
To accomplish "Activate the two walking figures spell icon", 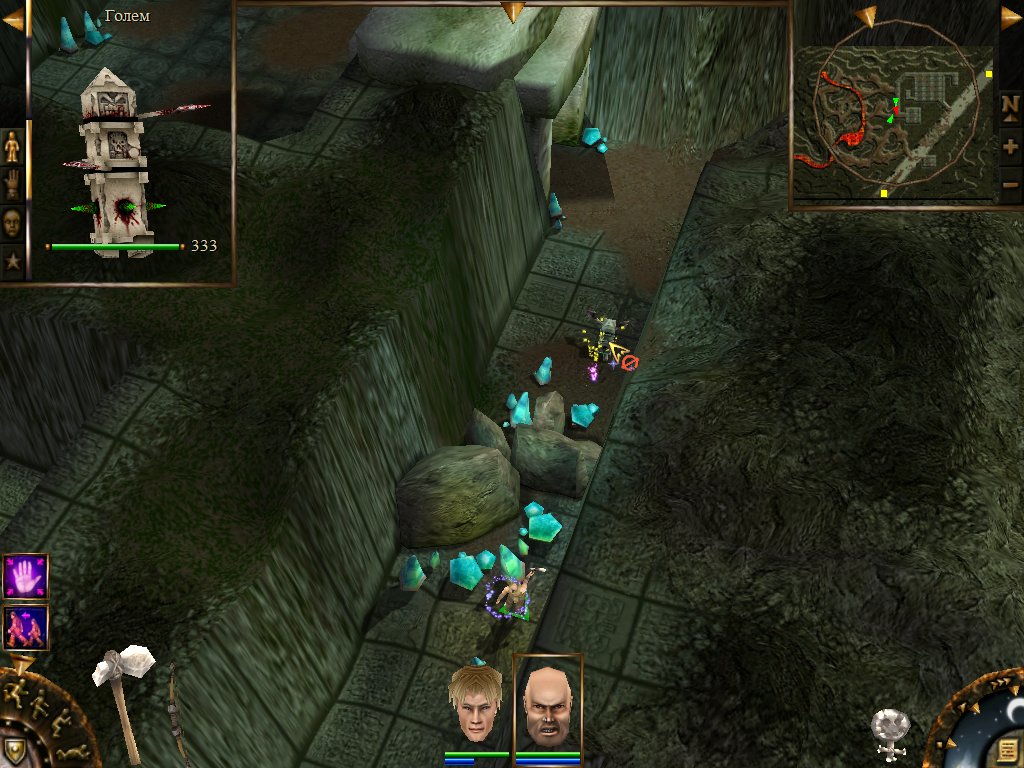I will pyautogui.click(x=26, y=627).
